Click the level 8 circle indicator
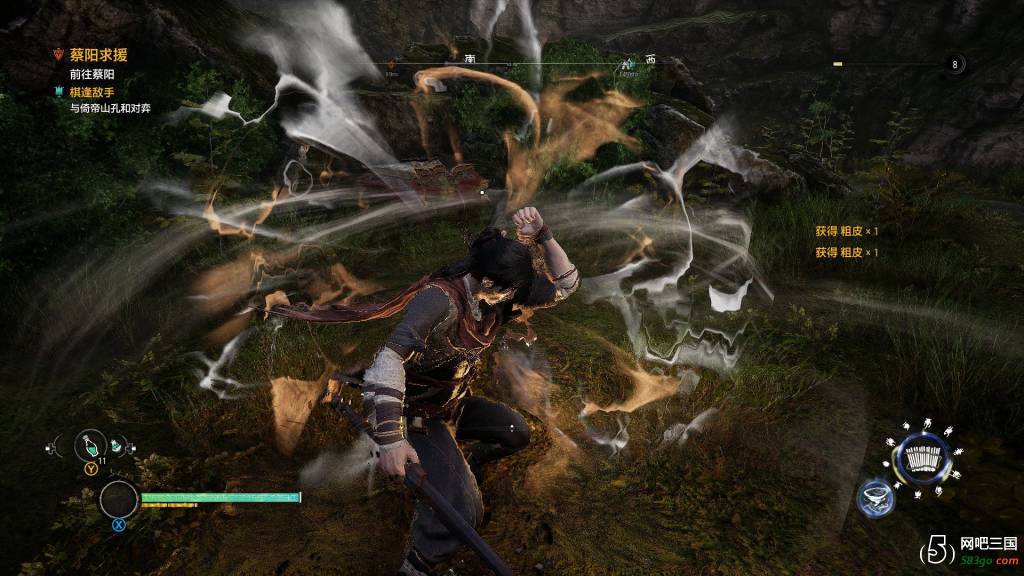1024x576 pixels. click(x=955, y=65)
